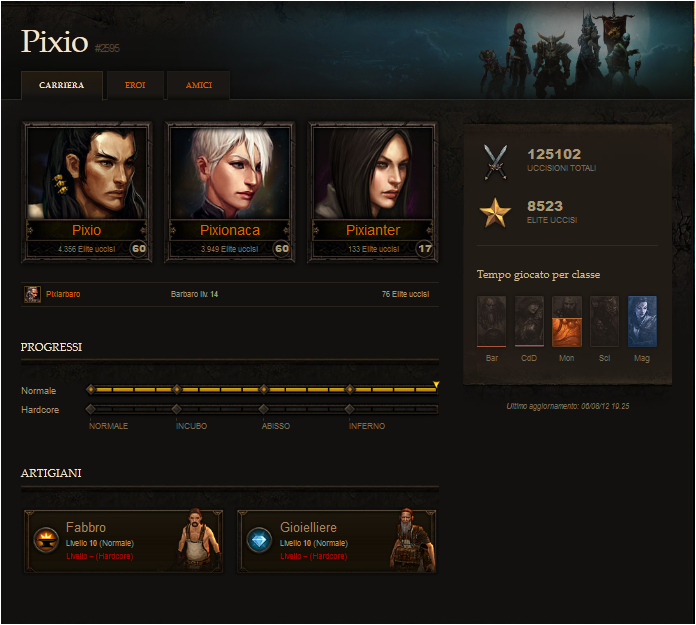This screenshot has height=625, width=696.
Task: Click the CdD class time portrait
Action: tap(529, 321)
